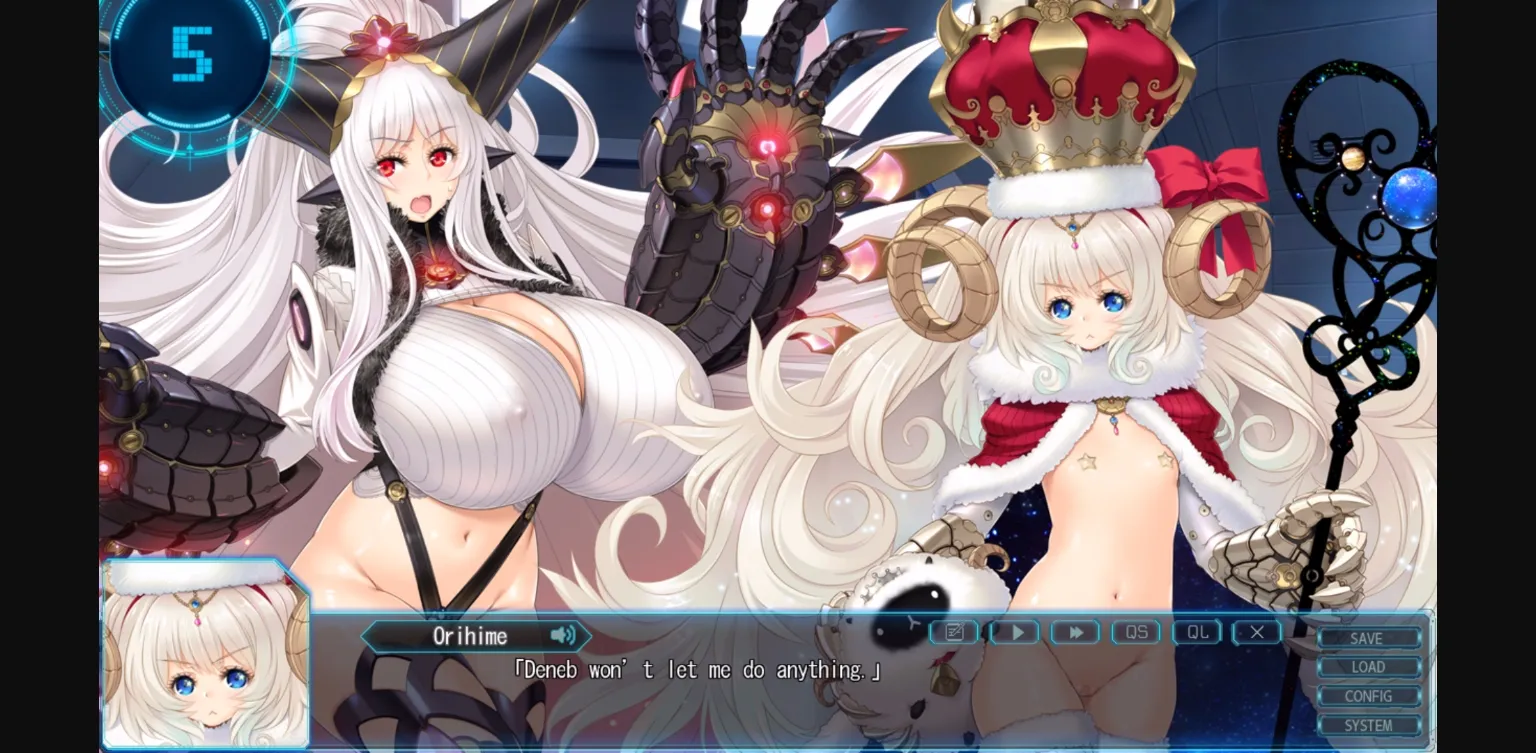
Task: Activate fast-forward skip mode
Action: coord(1075,632)
